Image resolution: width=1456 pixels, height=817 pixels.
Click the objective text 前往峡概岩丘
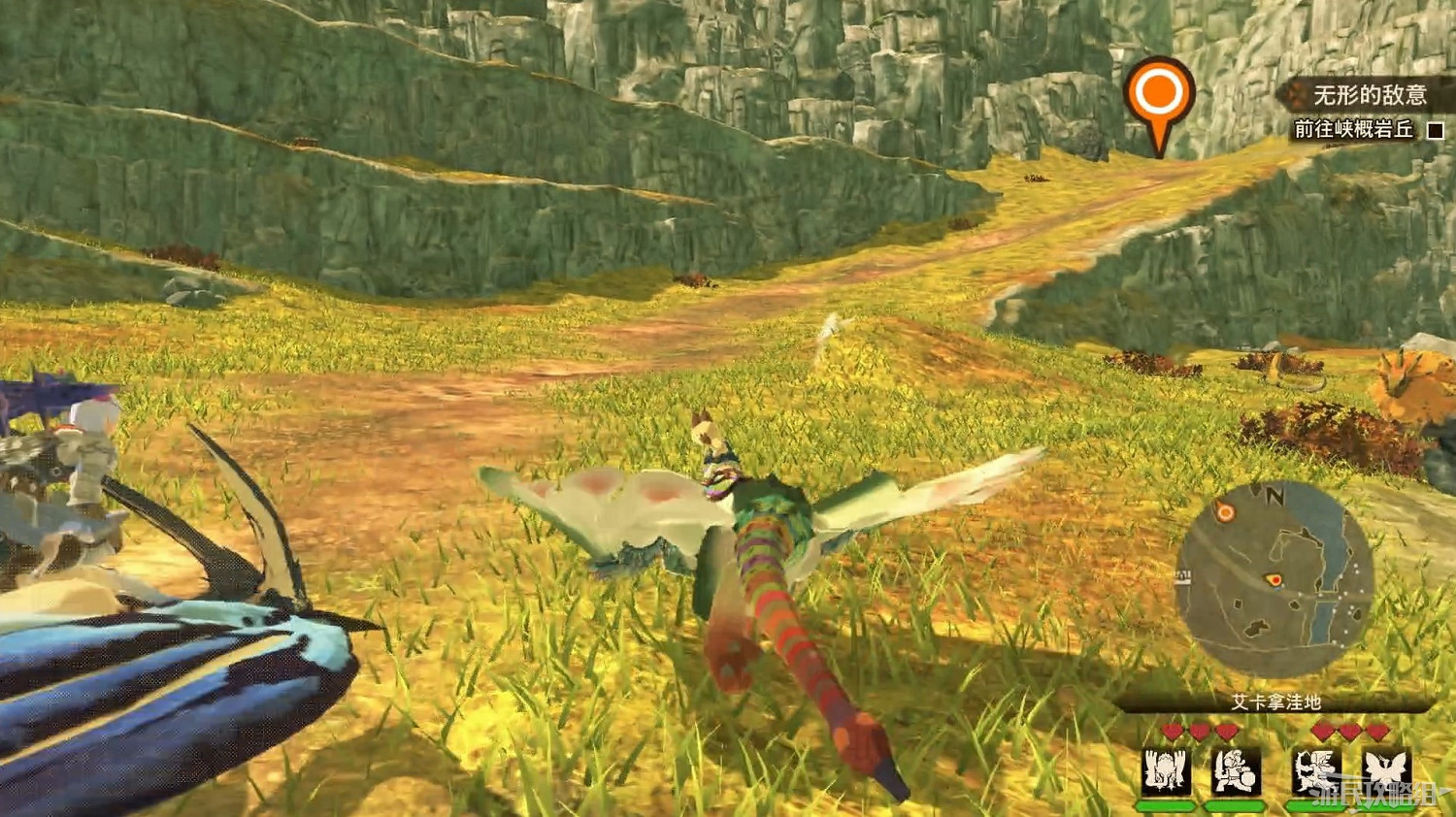(x=1354, y=126)
